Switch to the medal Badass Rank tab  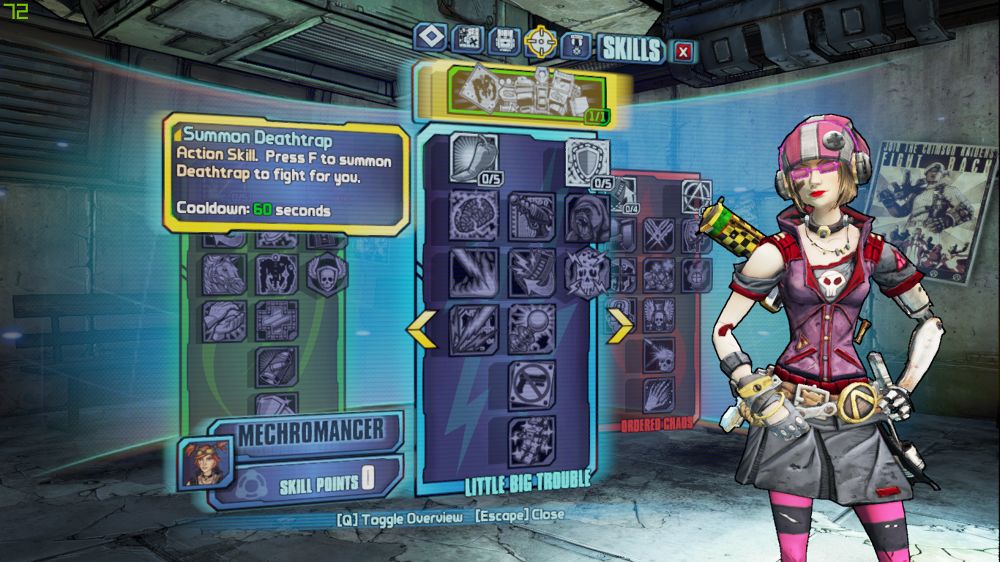pos(574,44)
